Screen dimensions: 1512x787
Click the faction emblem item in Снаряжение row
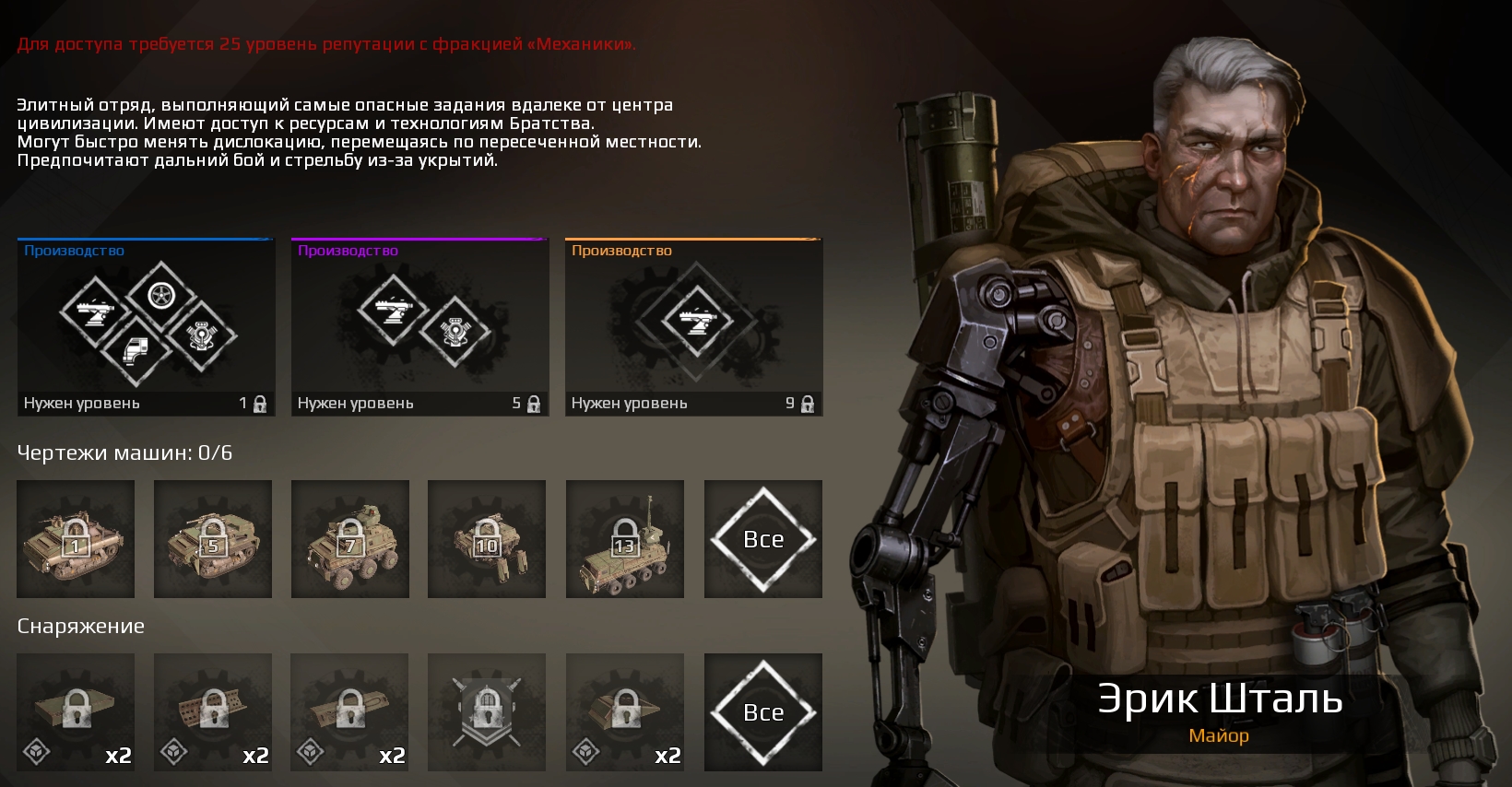click(x=487, y=712)
